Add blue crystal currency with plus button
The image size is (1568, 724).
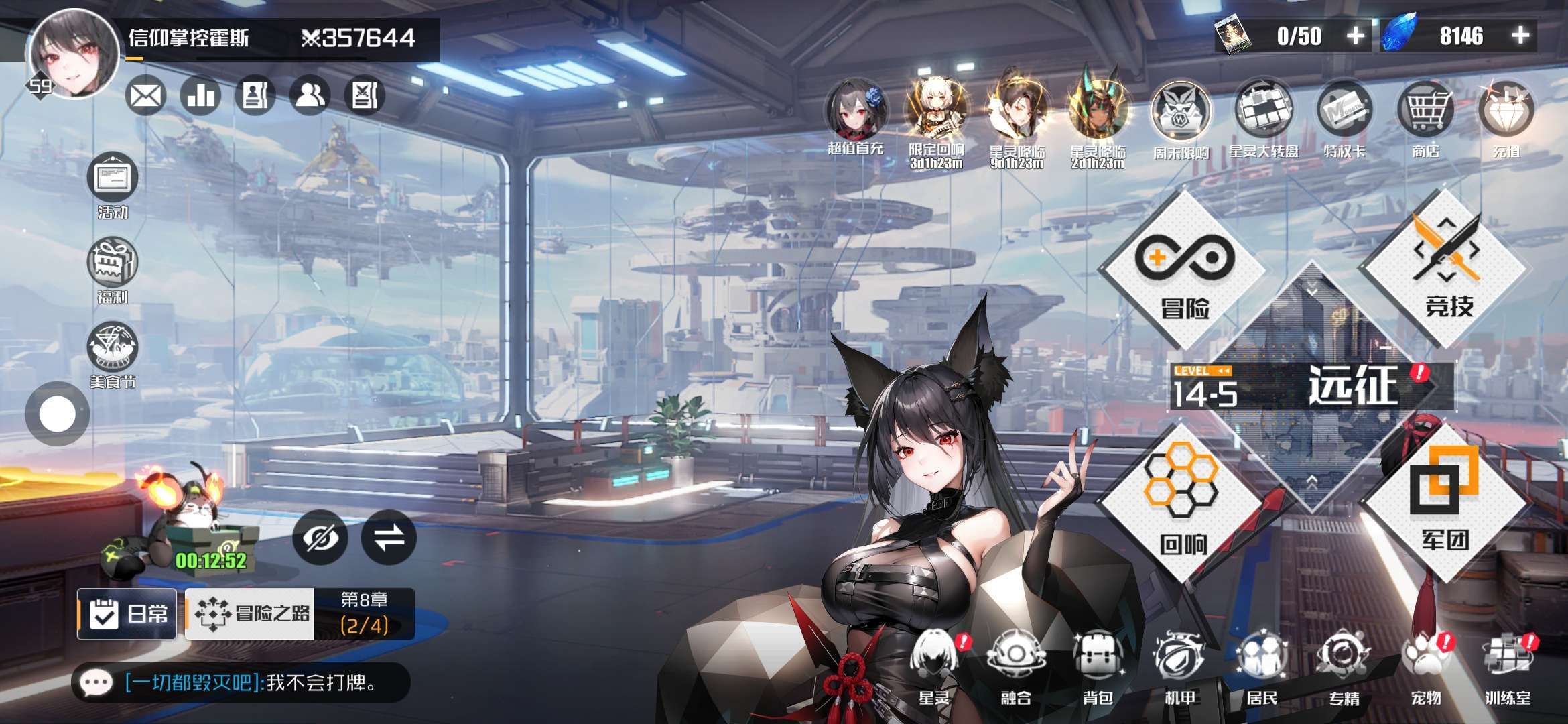tap(1521, 36)
